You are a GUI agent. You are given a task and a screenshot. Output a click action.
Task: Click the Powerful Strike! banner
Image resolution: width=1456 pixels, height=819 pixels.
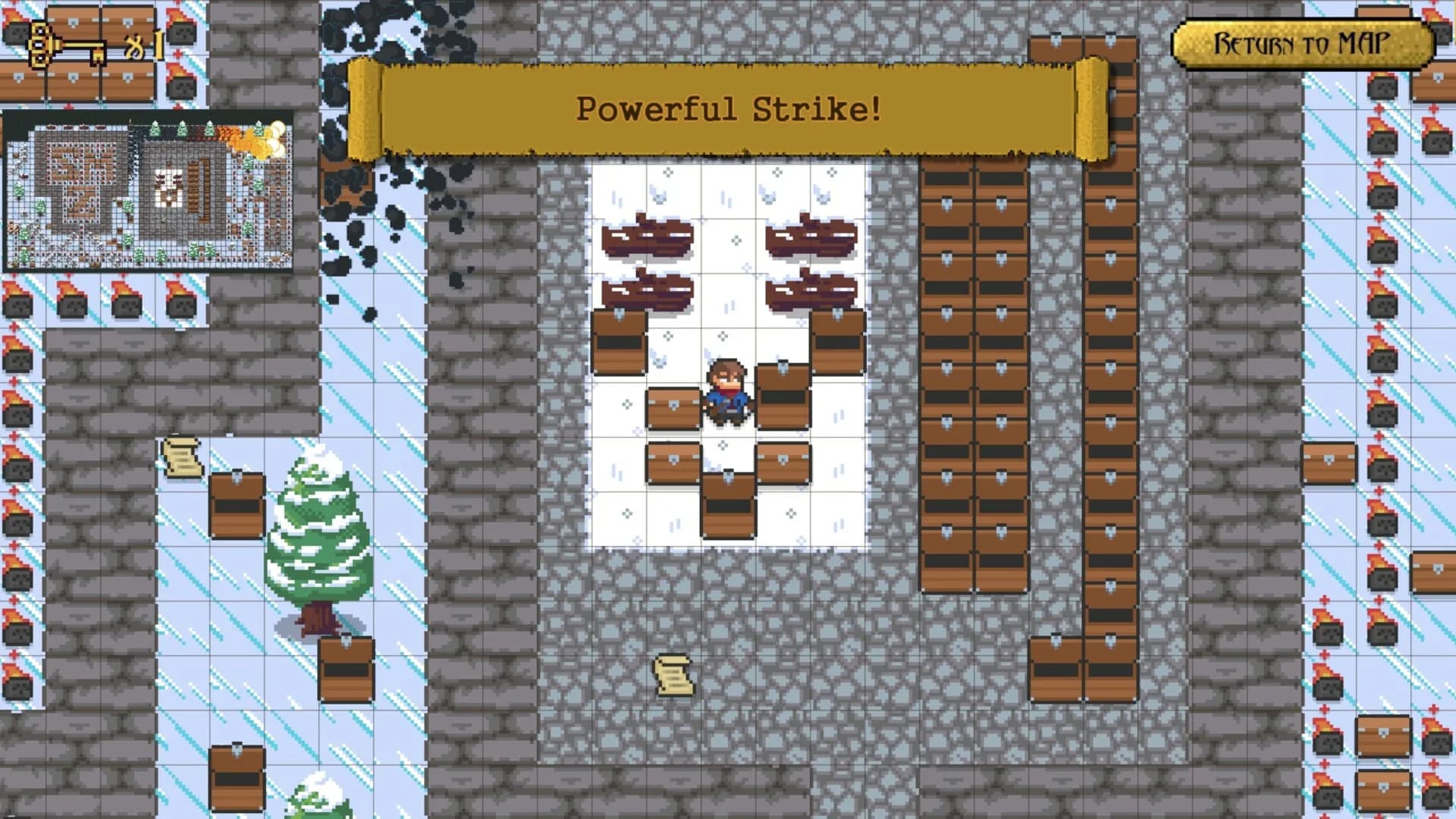click(726, 108)
